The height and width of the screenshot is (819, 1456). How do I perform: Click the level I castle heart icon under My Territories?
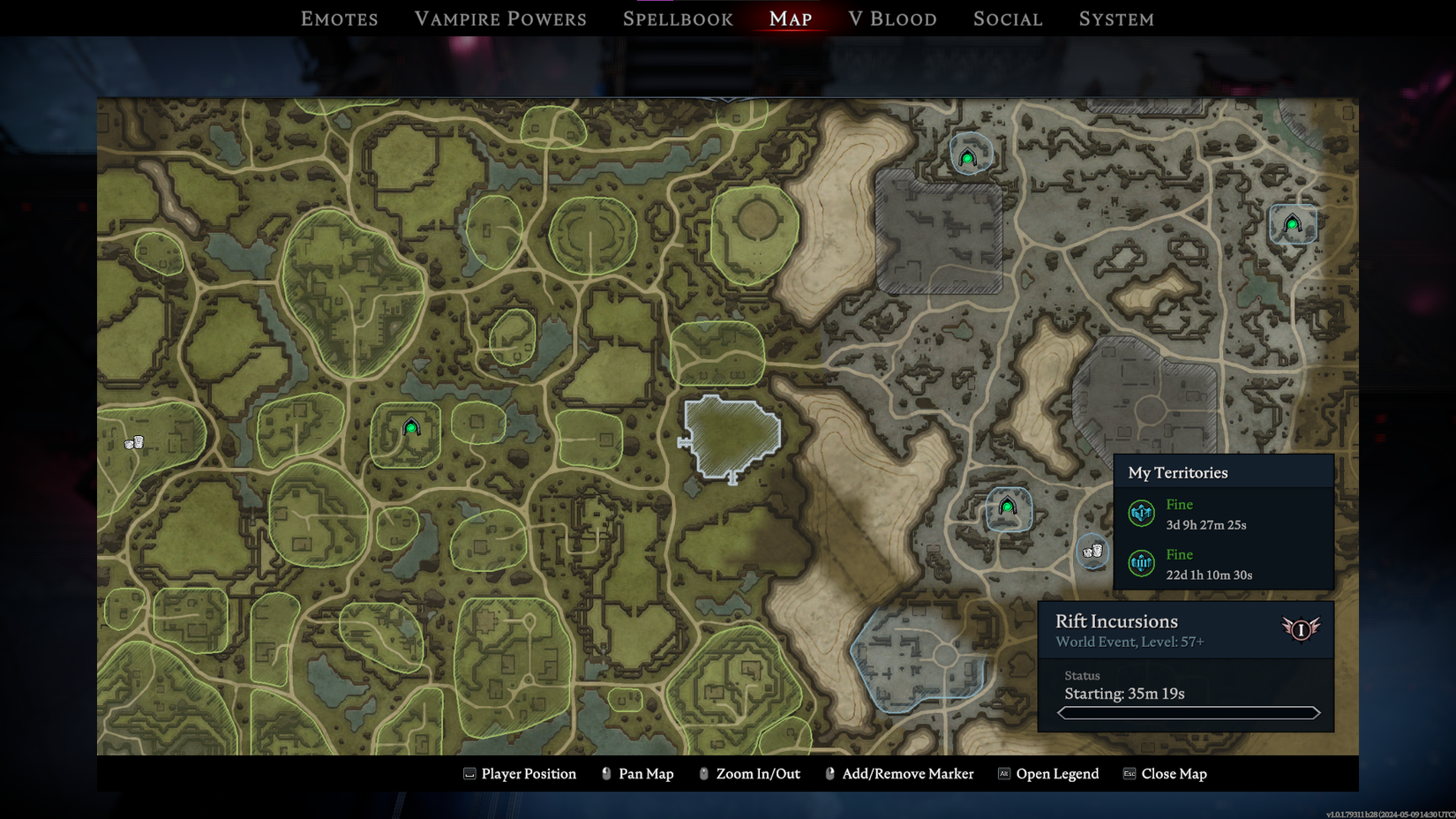tap(1141, 512)
